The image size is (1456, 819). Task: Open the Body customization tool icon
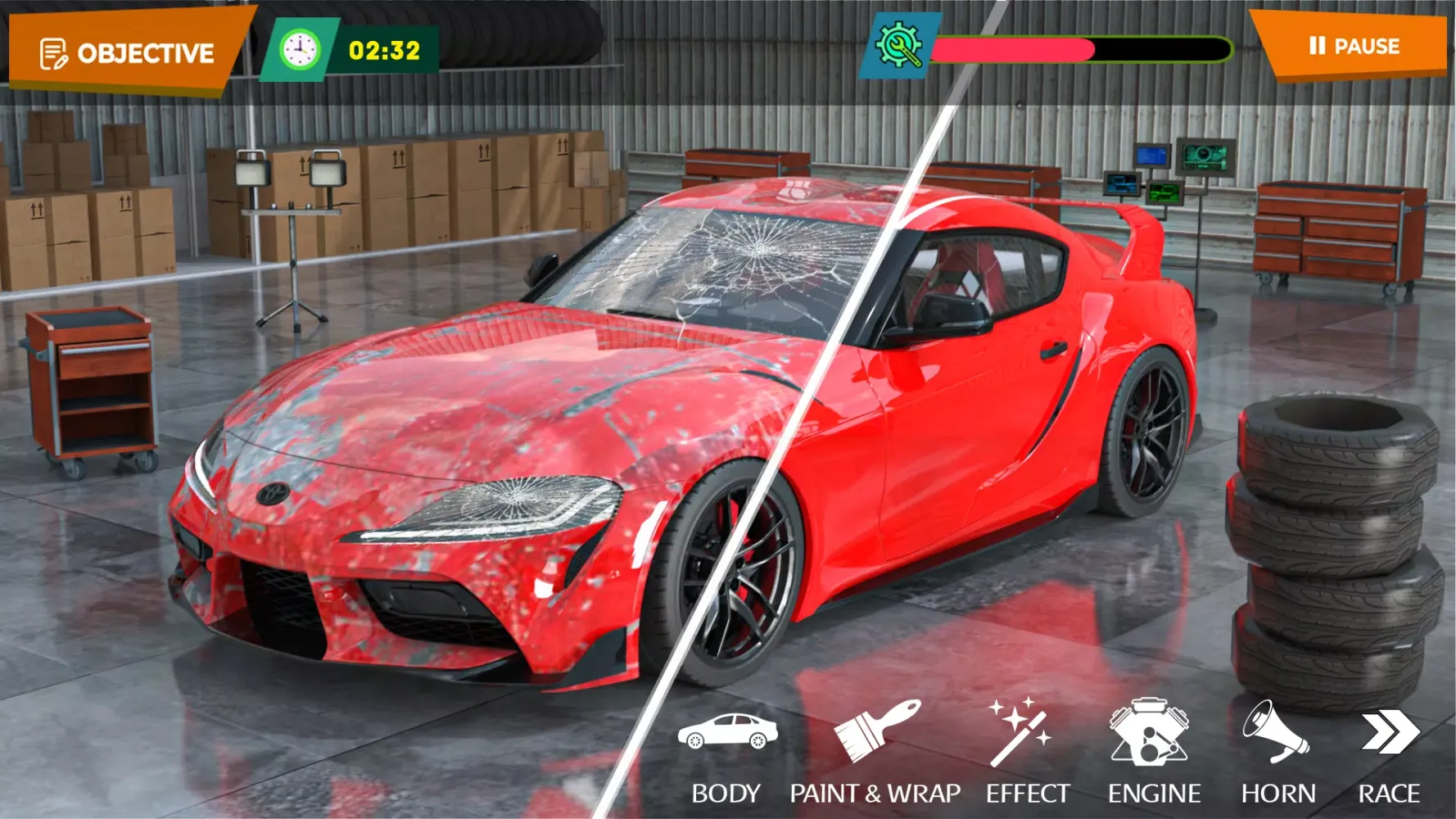727,733
